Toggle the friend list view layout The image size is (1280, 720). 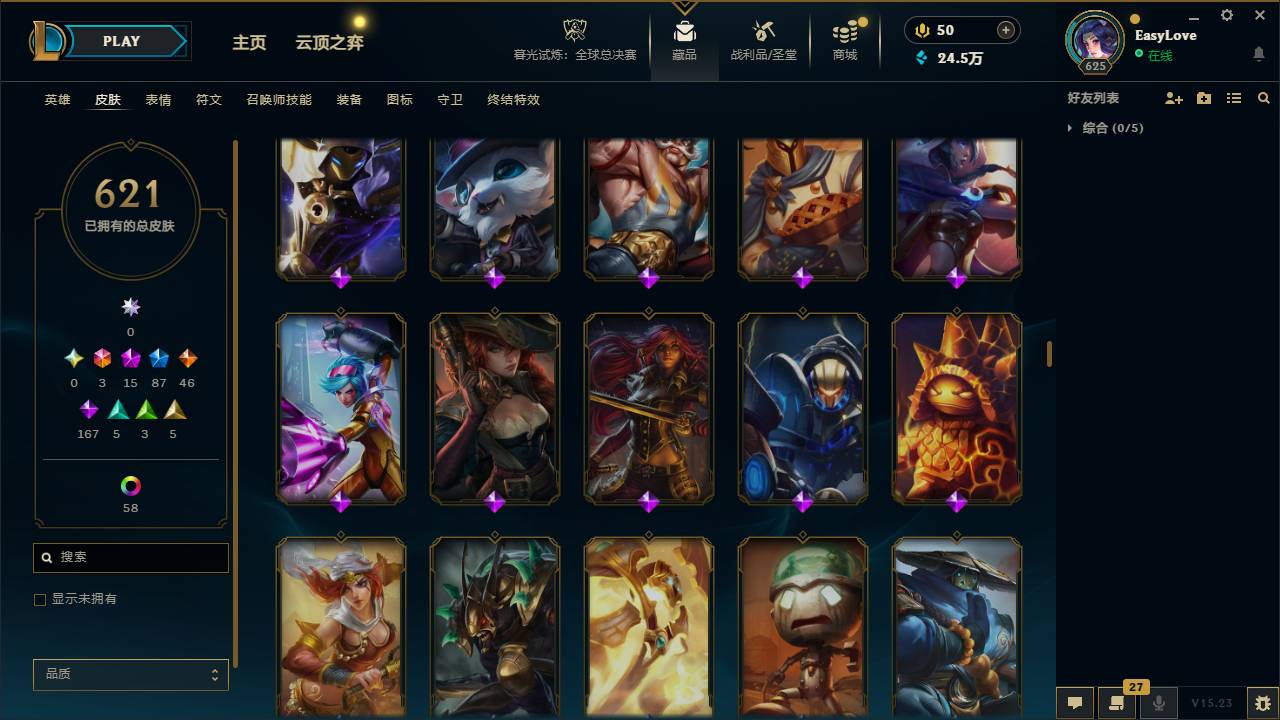pyautogui.click(x=1233, y=98)
